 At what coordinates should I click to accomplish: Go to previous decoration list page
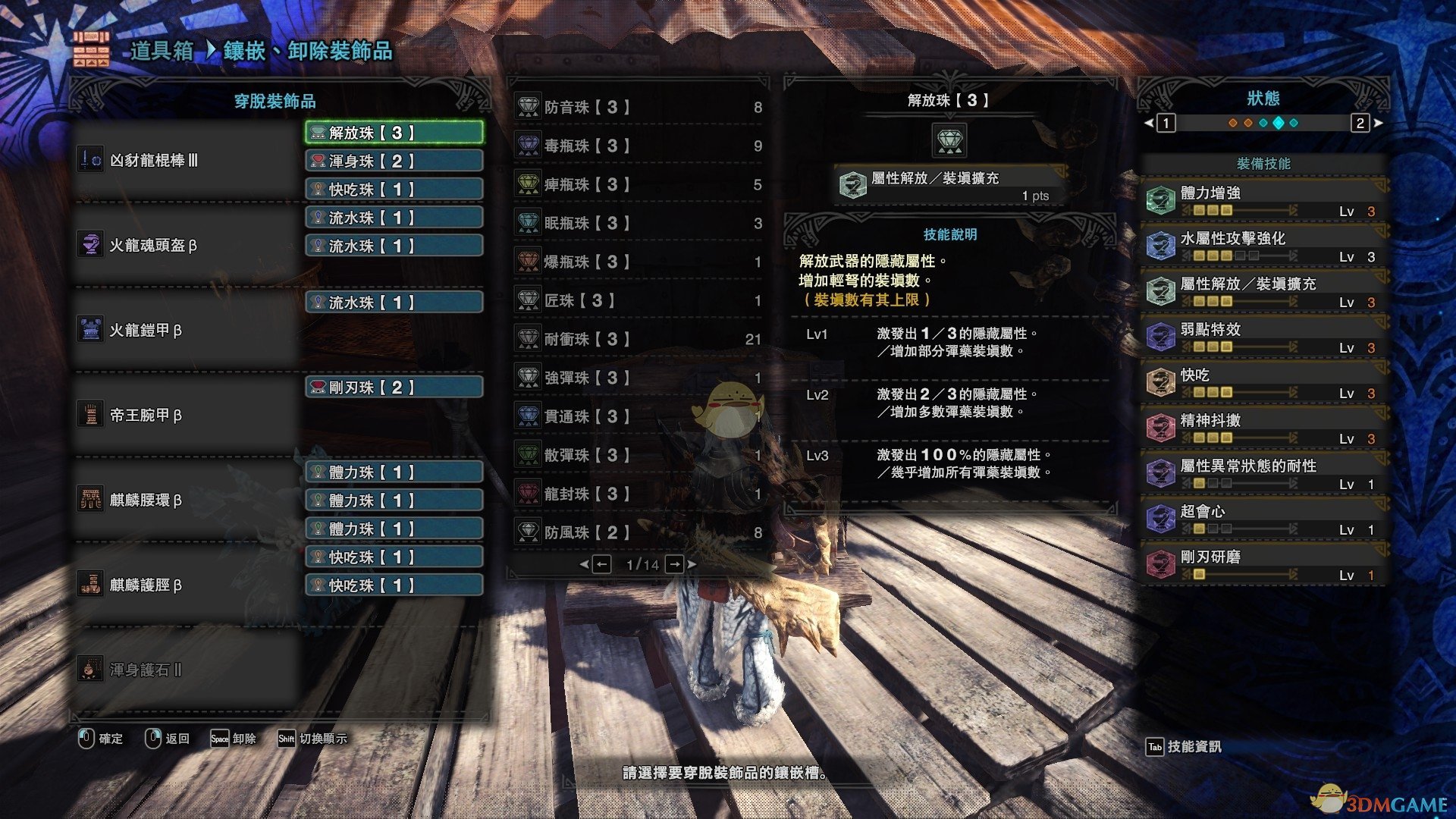pyautogui.click(x=601, y=564)
